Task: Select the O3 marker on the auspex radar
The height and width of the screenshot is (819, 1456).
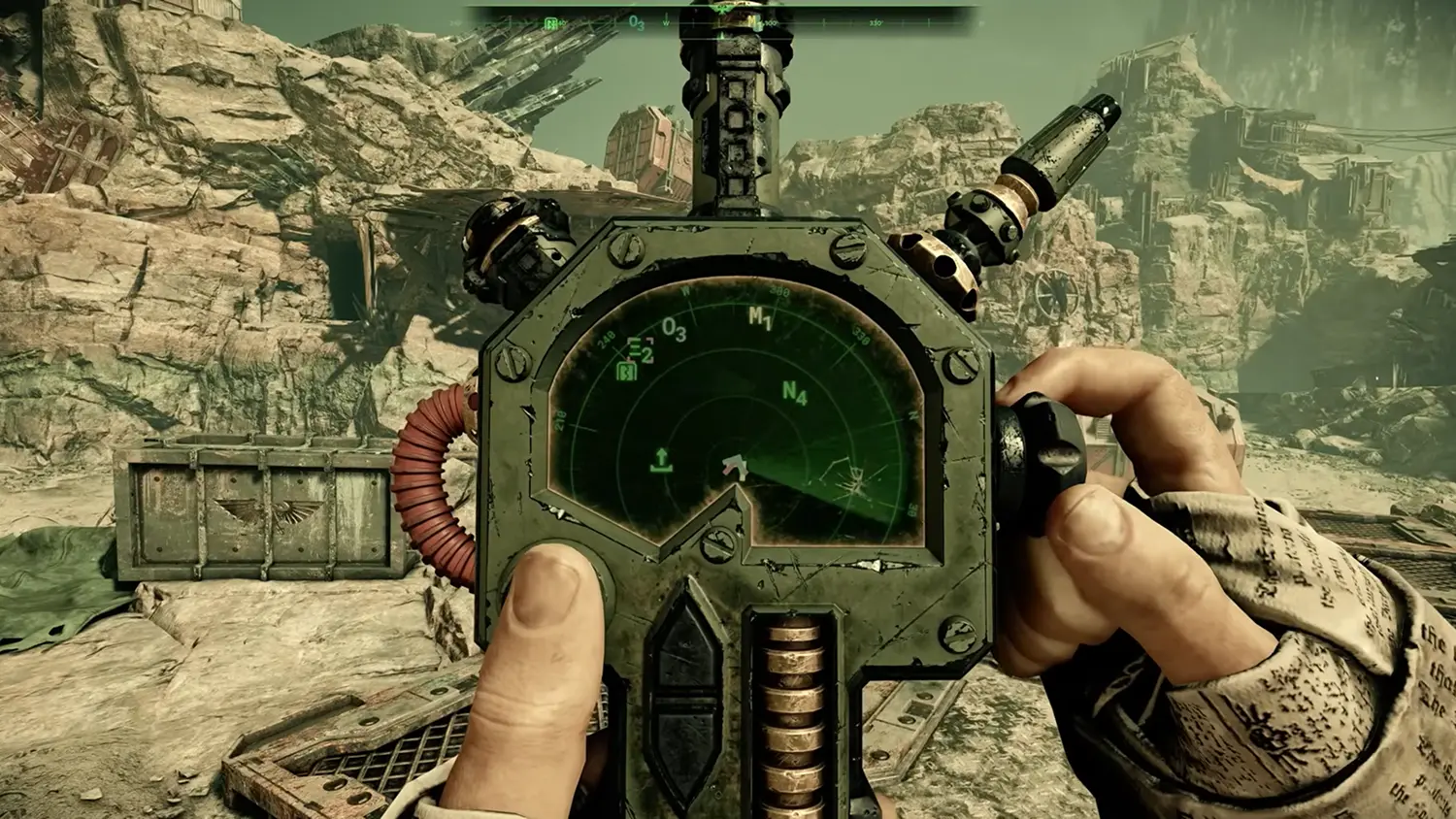Action: pos(674,331)
